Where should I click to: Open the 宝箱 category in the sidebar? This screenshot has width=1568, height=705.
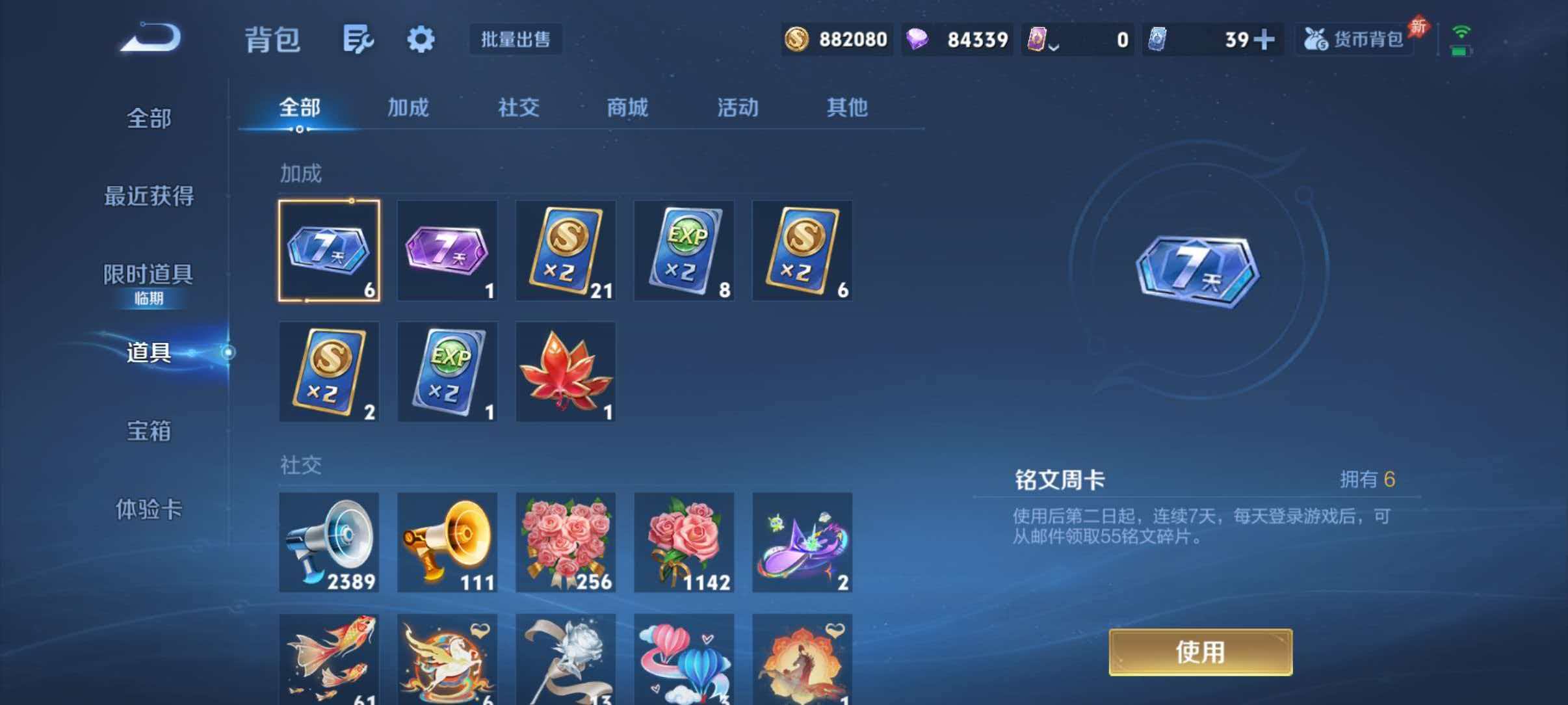(150, 431)
